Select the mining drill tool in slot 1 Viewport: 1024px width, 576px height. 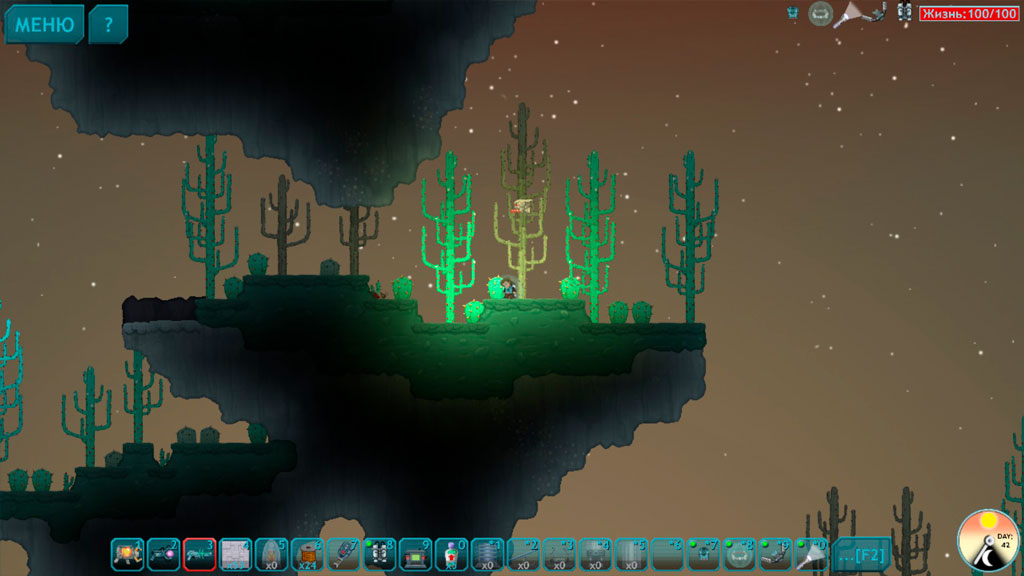click(x=128, y=553)
